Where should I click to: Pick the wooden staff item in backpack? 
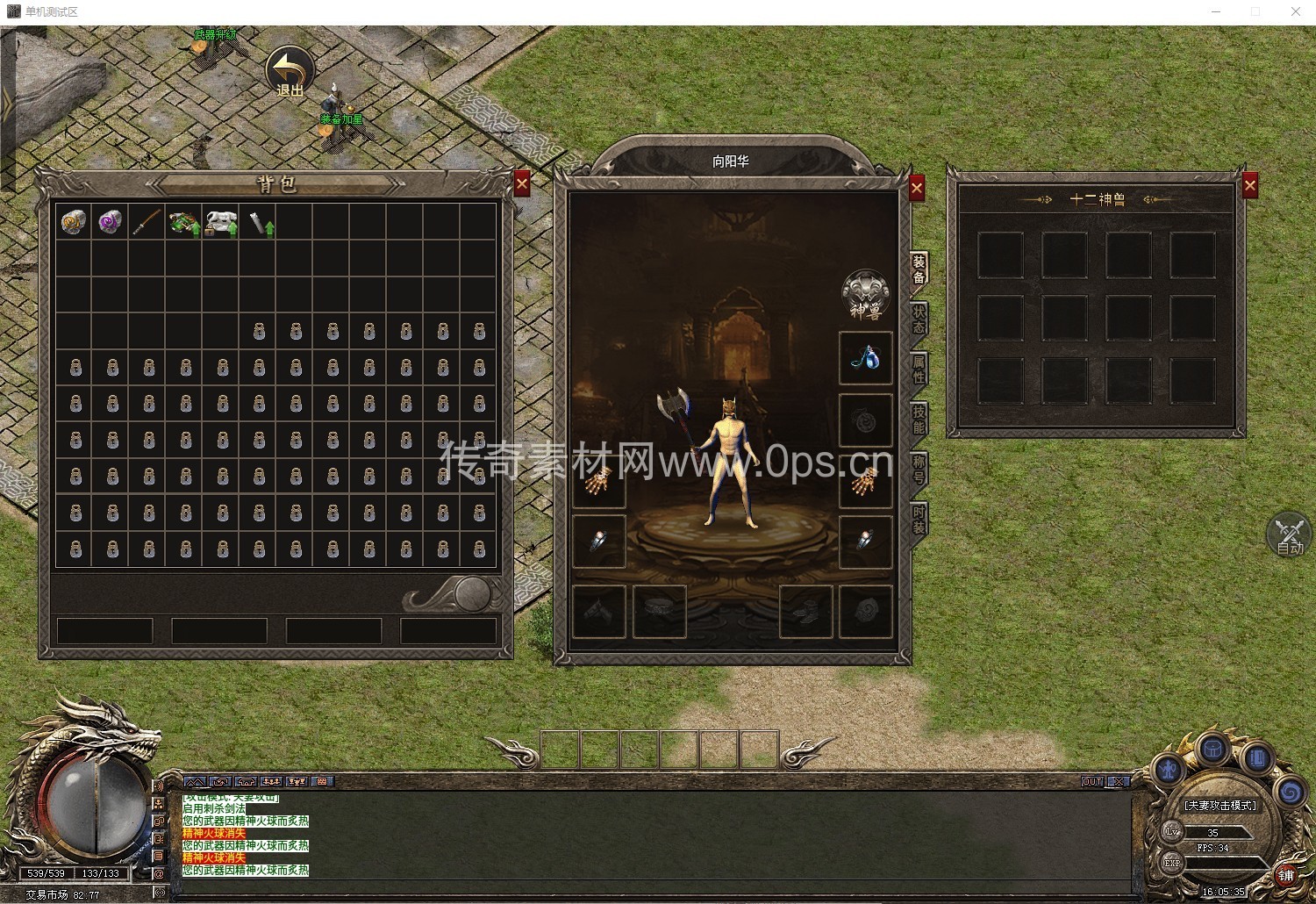[x=147, y=222]
